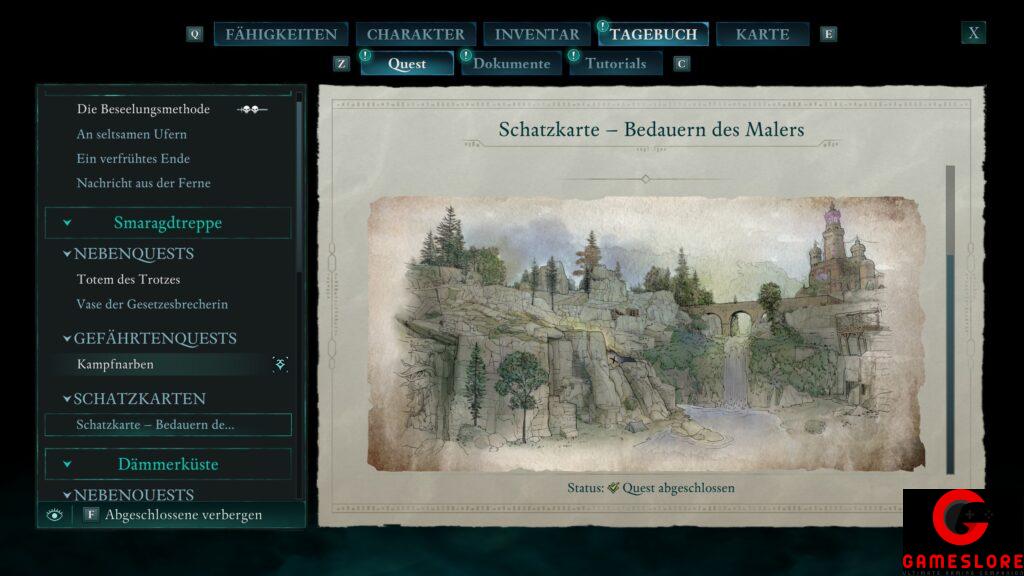Close the journal with the X button
1024x576 pixels.
973,33
